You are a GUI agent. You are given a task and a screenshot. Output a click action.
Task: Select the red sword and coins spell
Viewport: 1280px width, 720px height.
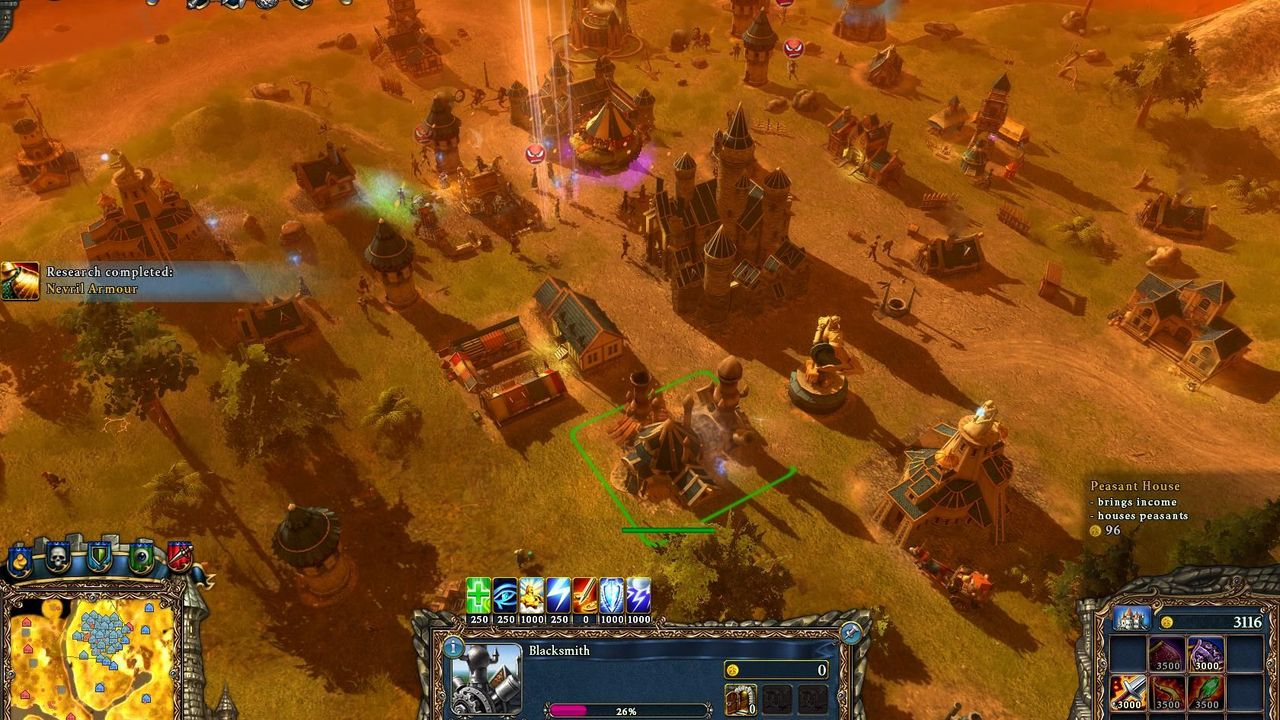[585, 594]
